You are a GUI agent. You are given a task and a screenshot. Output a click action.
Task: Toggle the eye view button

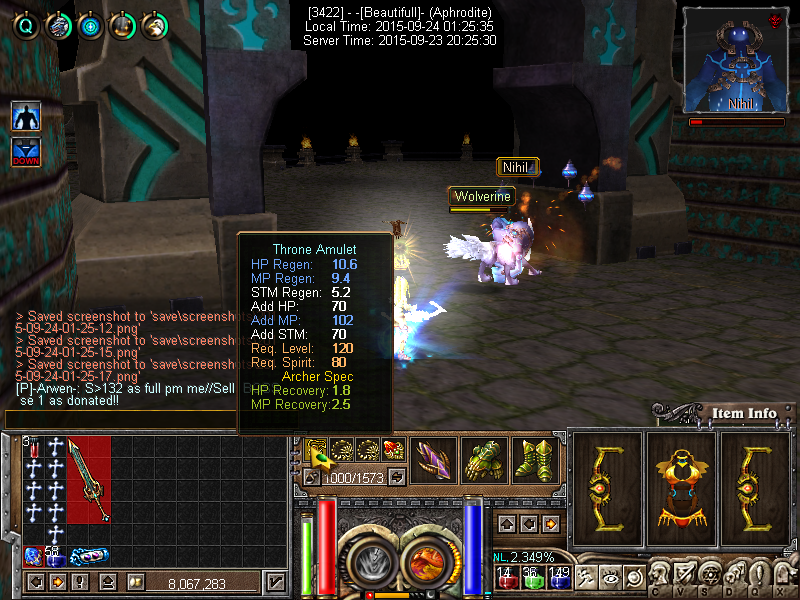608,576
